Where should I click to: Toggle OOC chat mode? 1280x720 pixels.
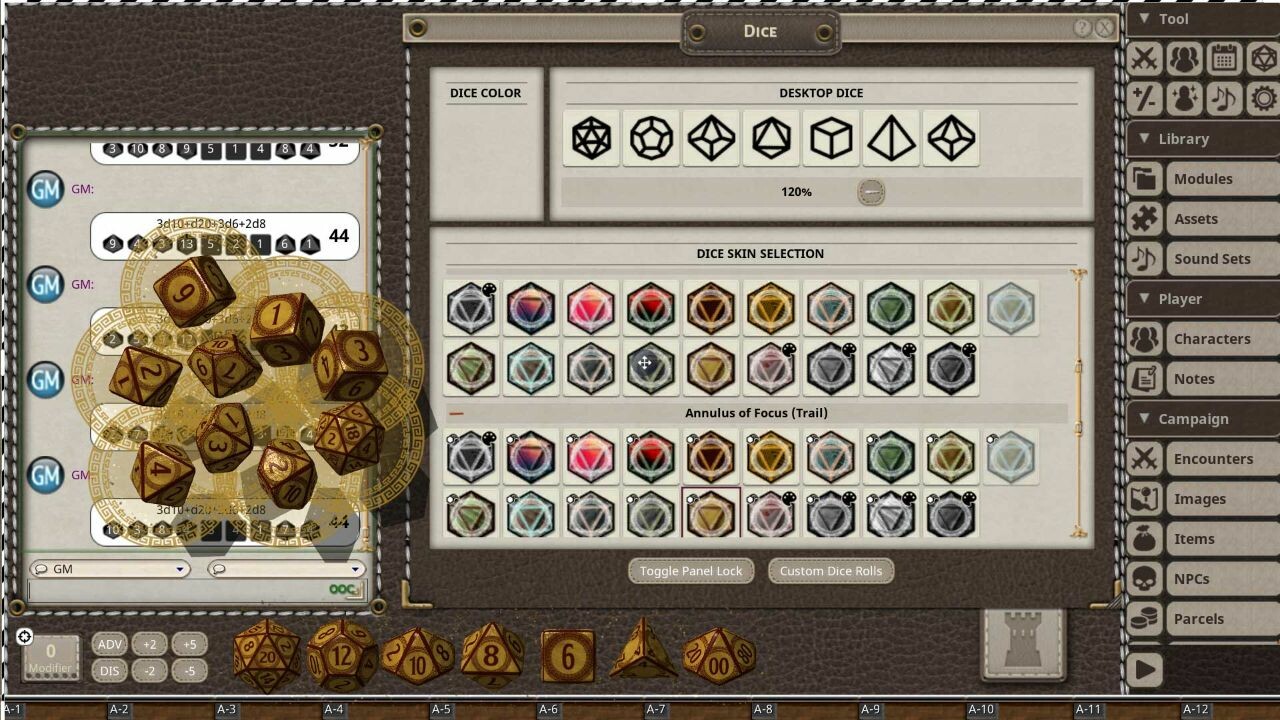(x=344, y=590)
